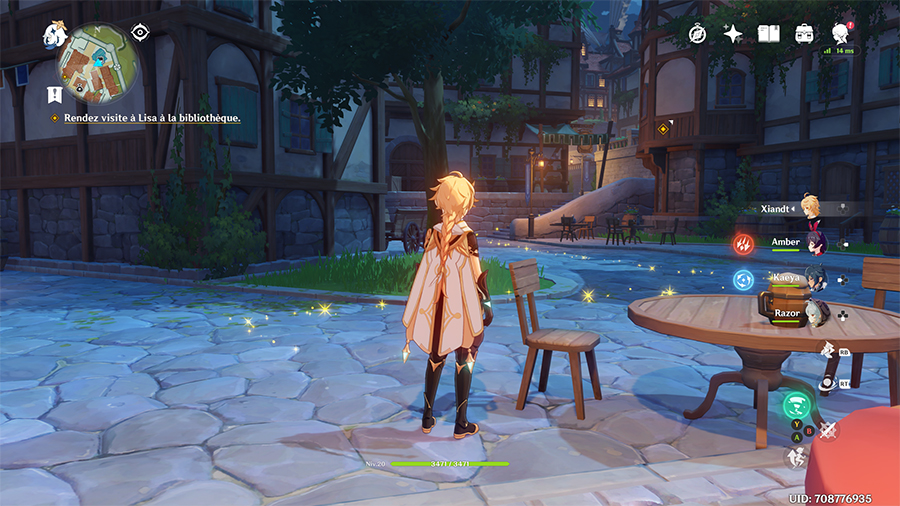Open the Paimon menu icon
Viewport: 900px width, 506px height.
[54, 36]
